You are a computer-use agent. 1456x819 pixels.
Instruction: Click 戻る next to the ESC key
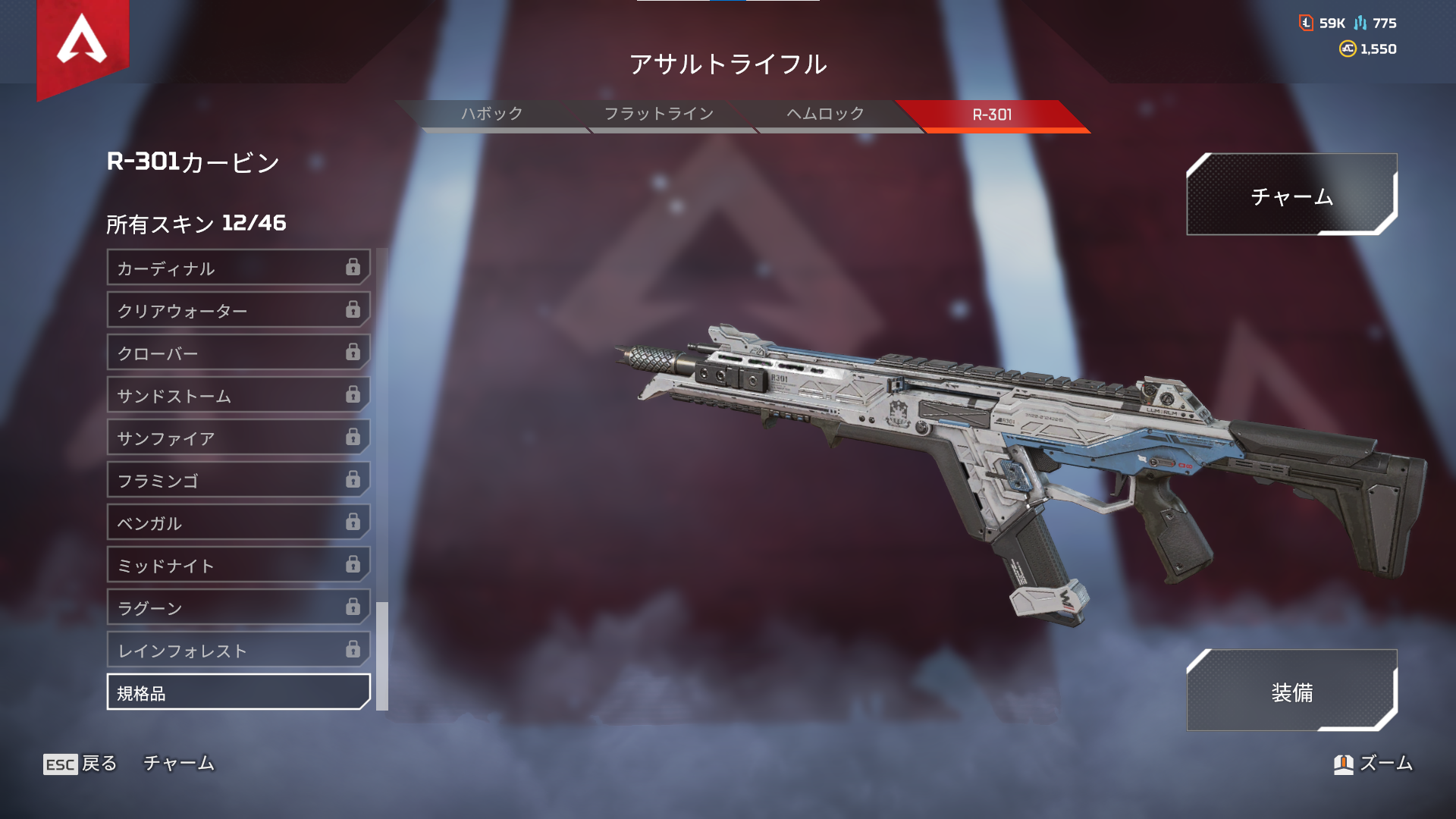pyautogui.click(x=99, y=764)
